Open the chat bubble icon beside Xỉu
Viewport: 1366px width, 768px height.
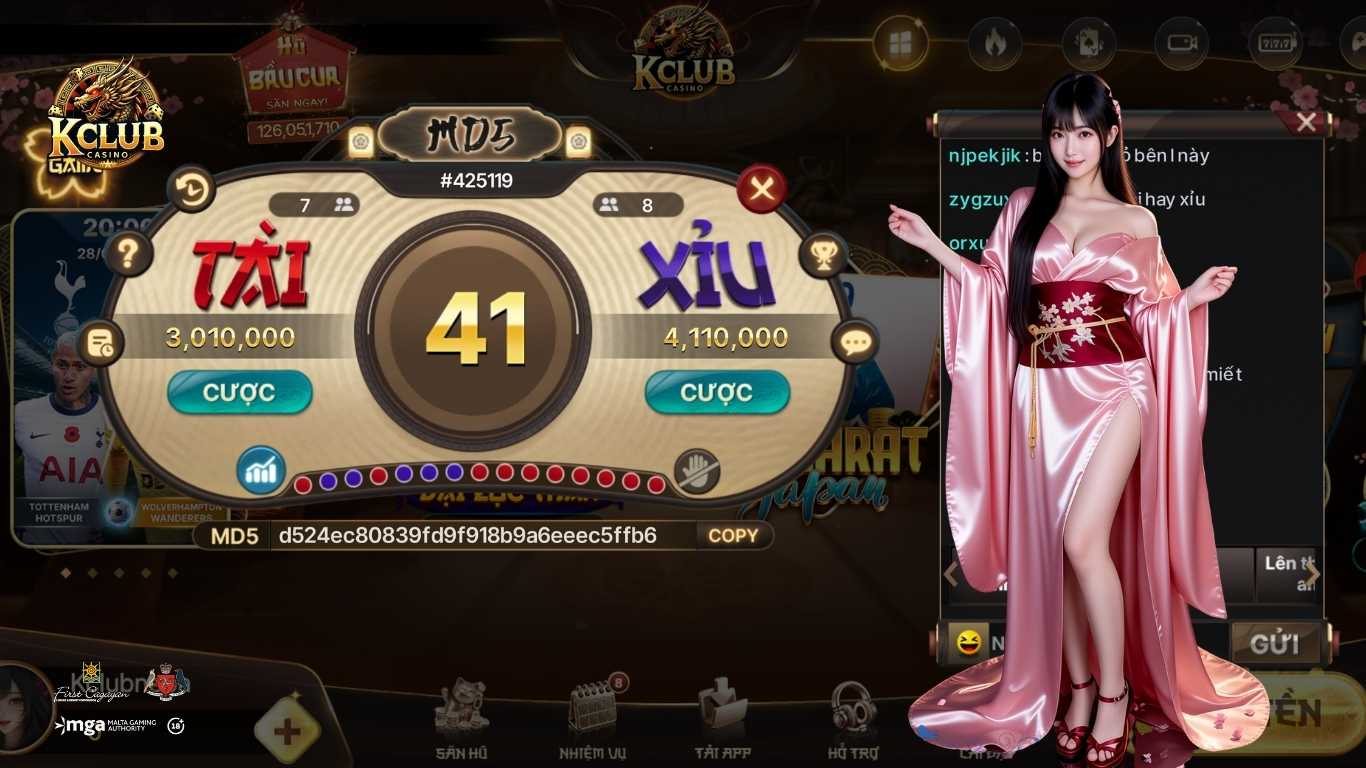point(855,343)
